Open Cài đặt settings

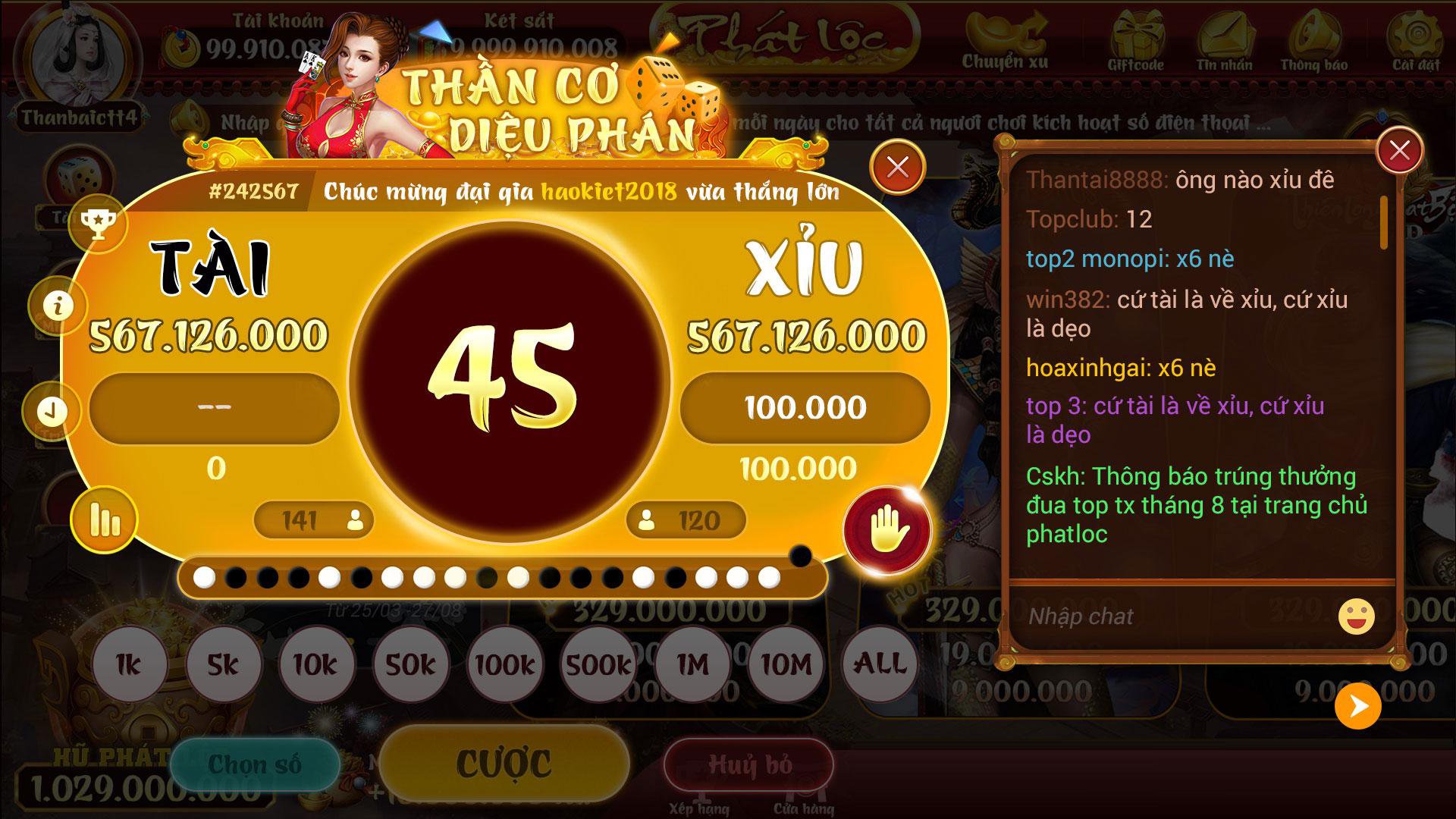(x=1417, y=42)
